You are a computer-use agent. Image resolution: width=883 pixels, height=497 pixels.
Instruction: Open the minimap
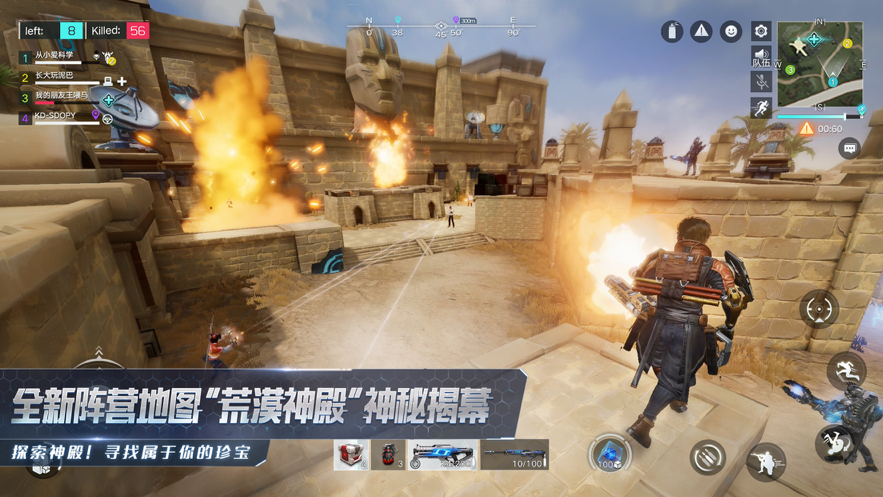pos(820,63)
